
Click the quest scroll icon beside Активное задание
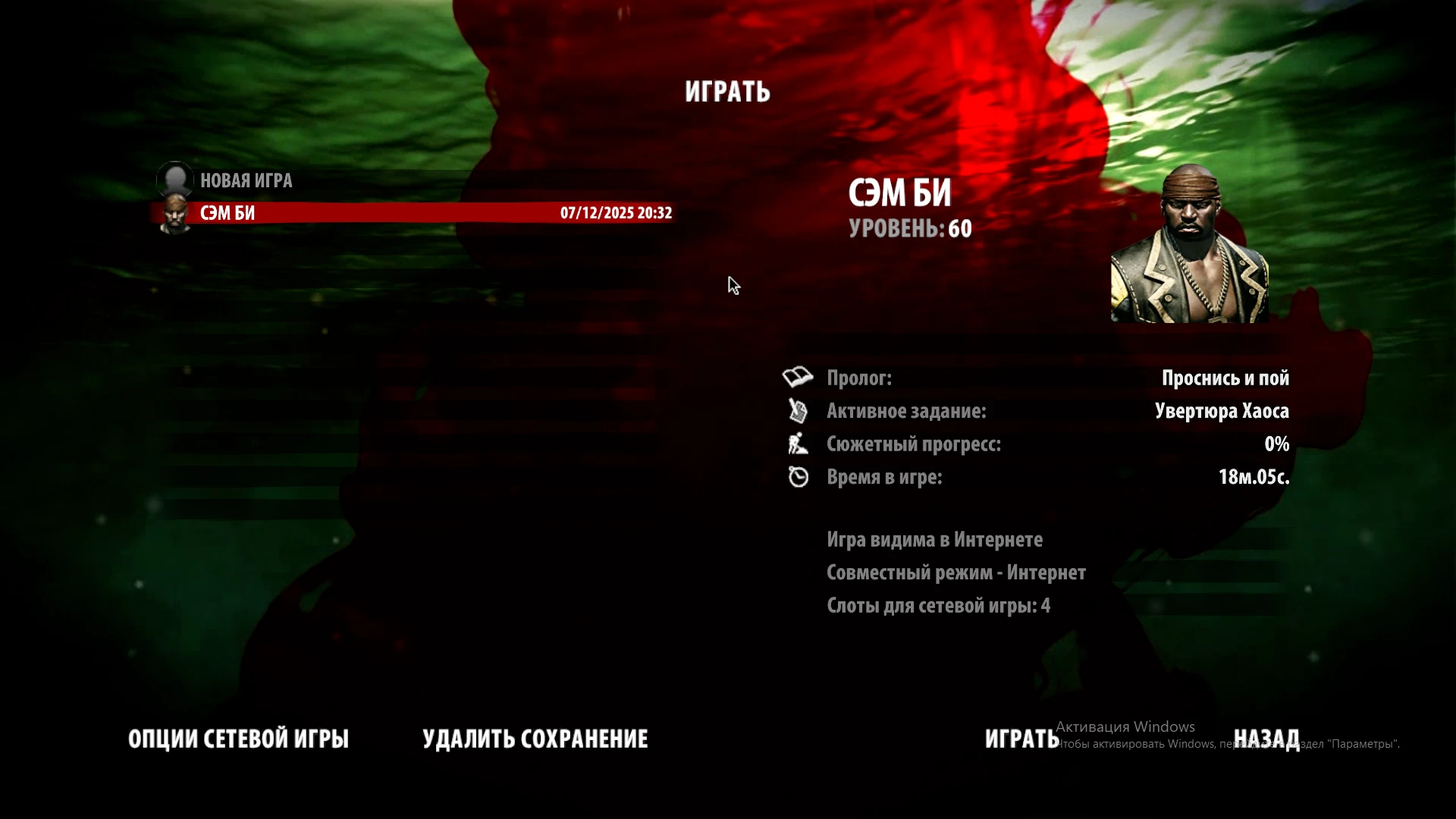click(799, 411)
